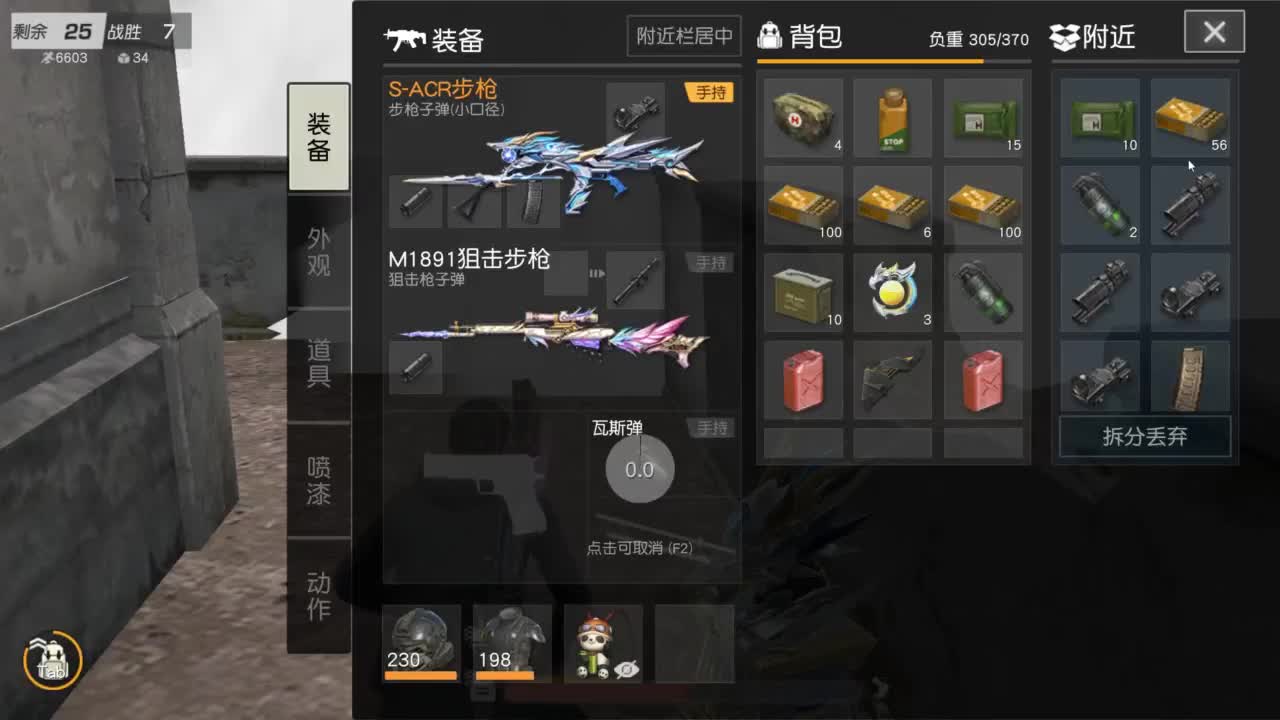Image resolution: width=1280 pixels, height=720 pixels.
Task: Select the scope attachment on the S-ACR rifle
Action: pyautogui.click(x=635, y=112)
